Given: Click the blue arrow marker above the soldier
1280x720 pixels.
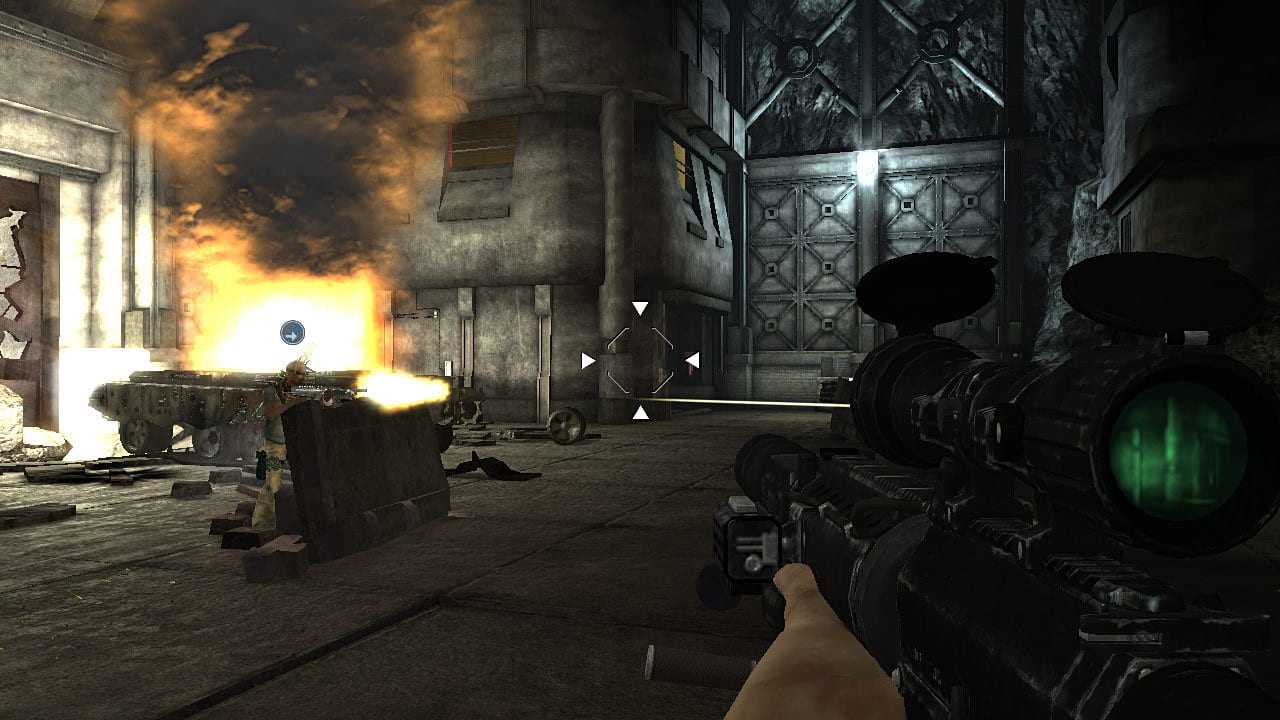Looking at the screenshot, I should [x=292, y=333].
